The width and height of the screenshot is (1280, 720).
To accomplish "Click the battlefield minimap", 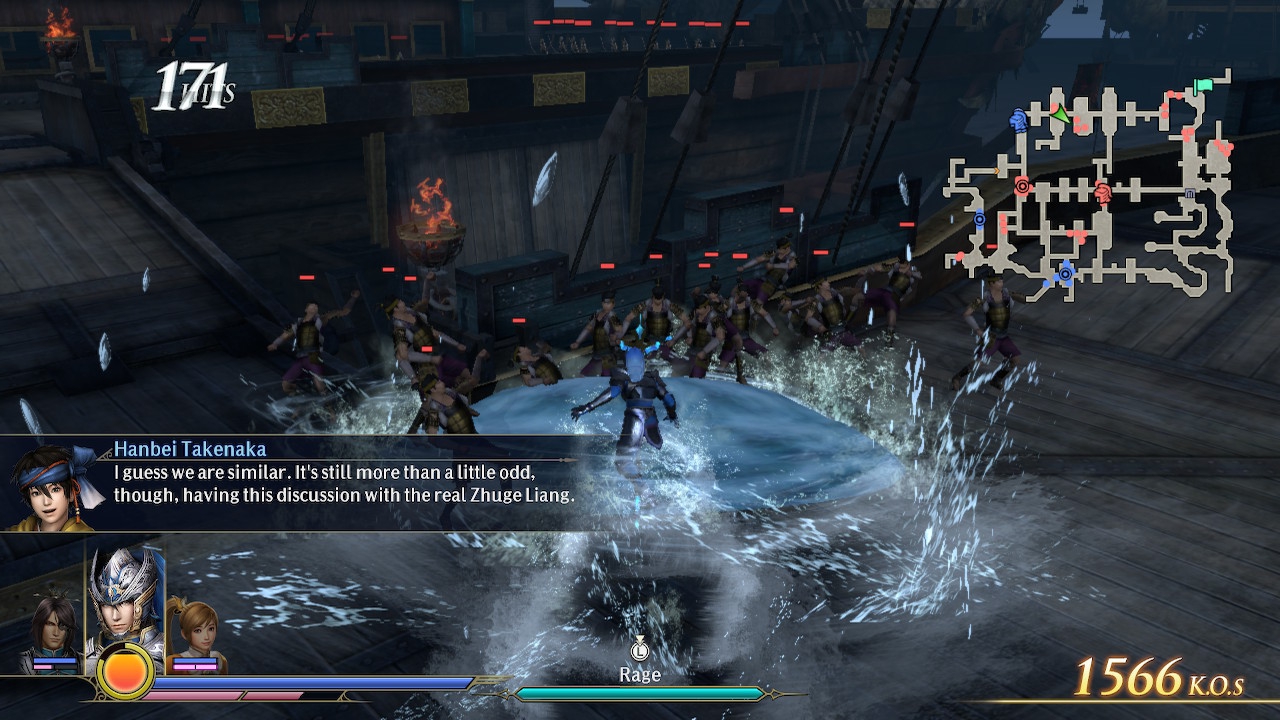I will pos(1090,185).
